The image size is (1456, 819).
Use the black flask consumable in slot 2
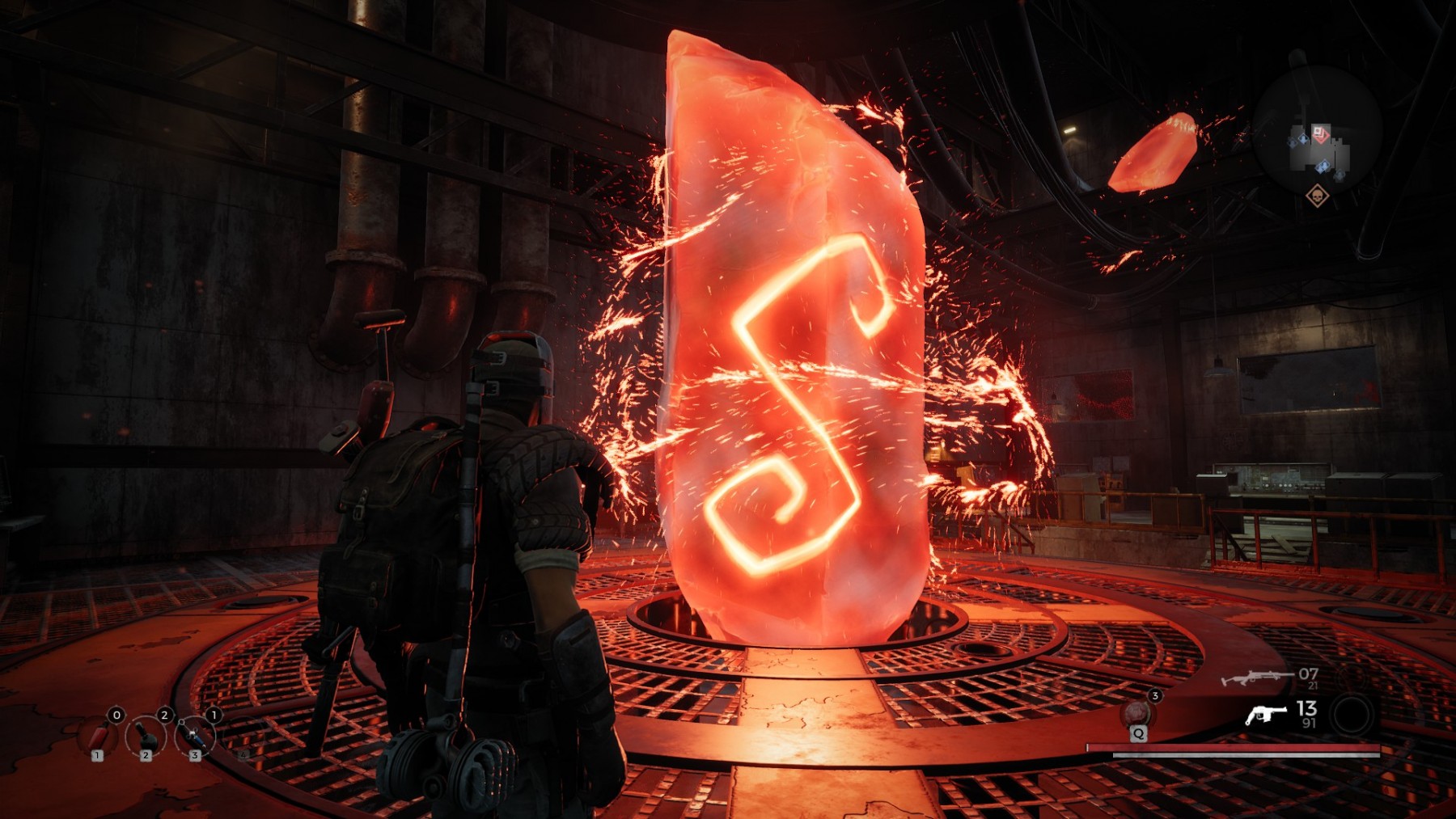coord(146,737)
